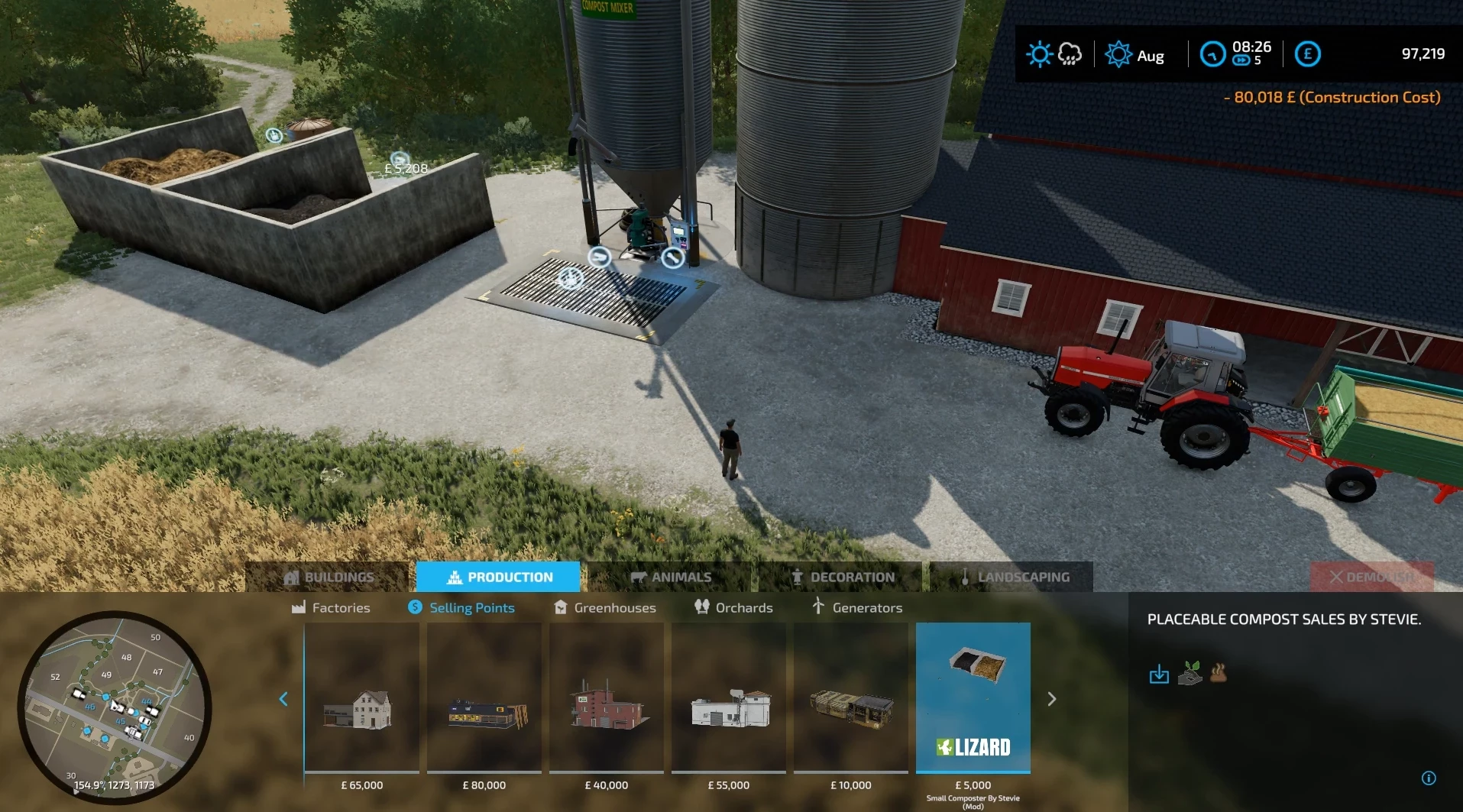This screenshot has width=1463, height=812.
Task: Open the Aug month display
Action: coord(1138,55)
